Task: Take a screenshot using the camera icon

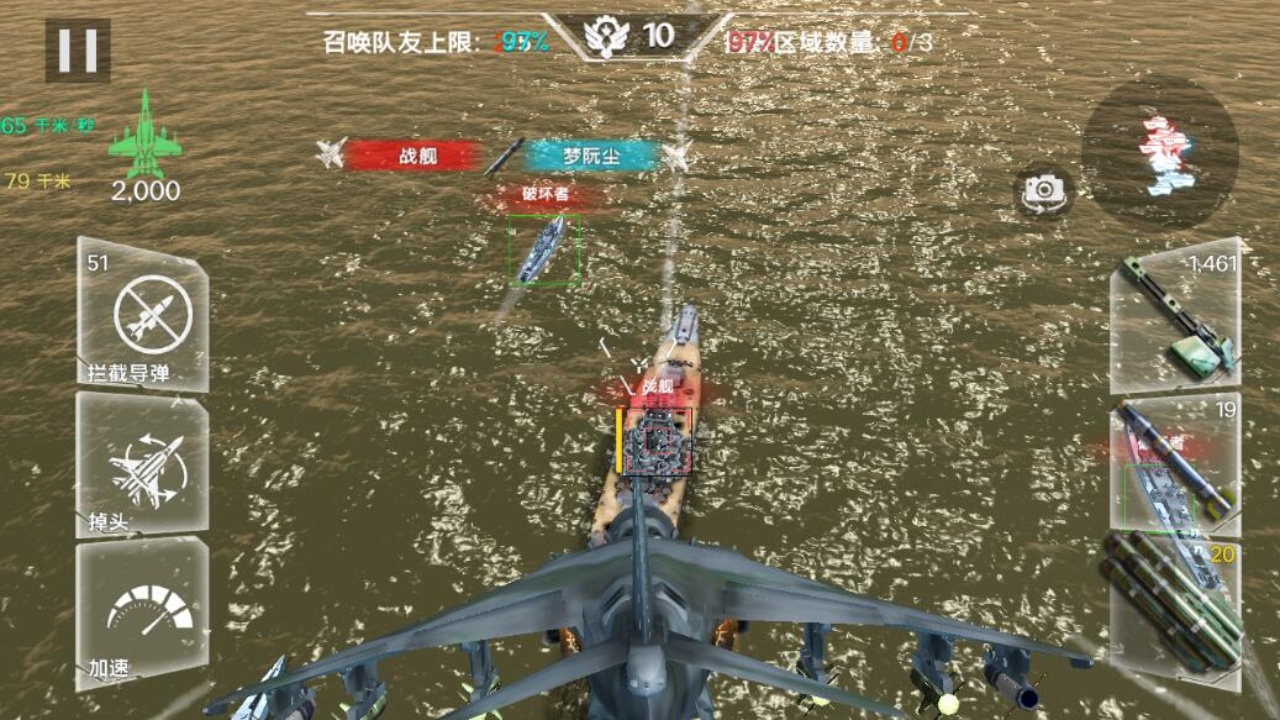Action: 1044,192
